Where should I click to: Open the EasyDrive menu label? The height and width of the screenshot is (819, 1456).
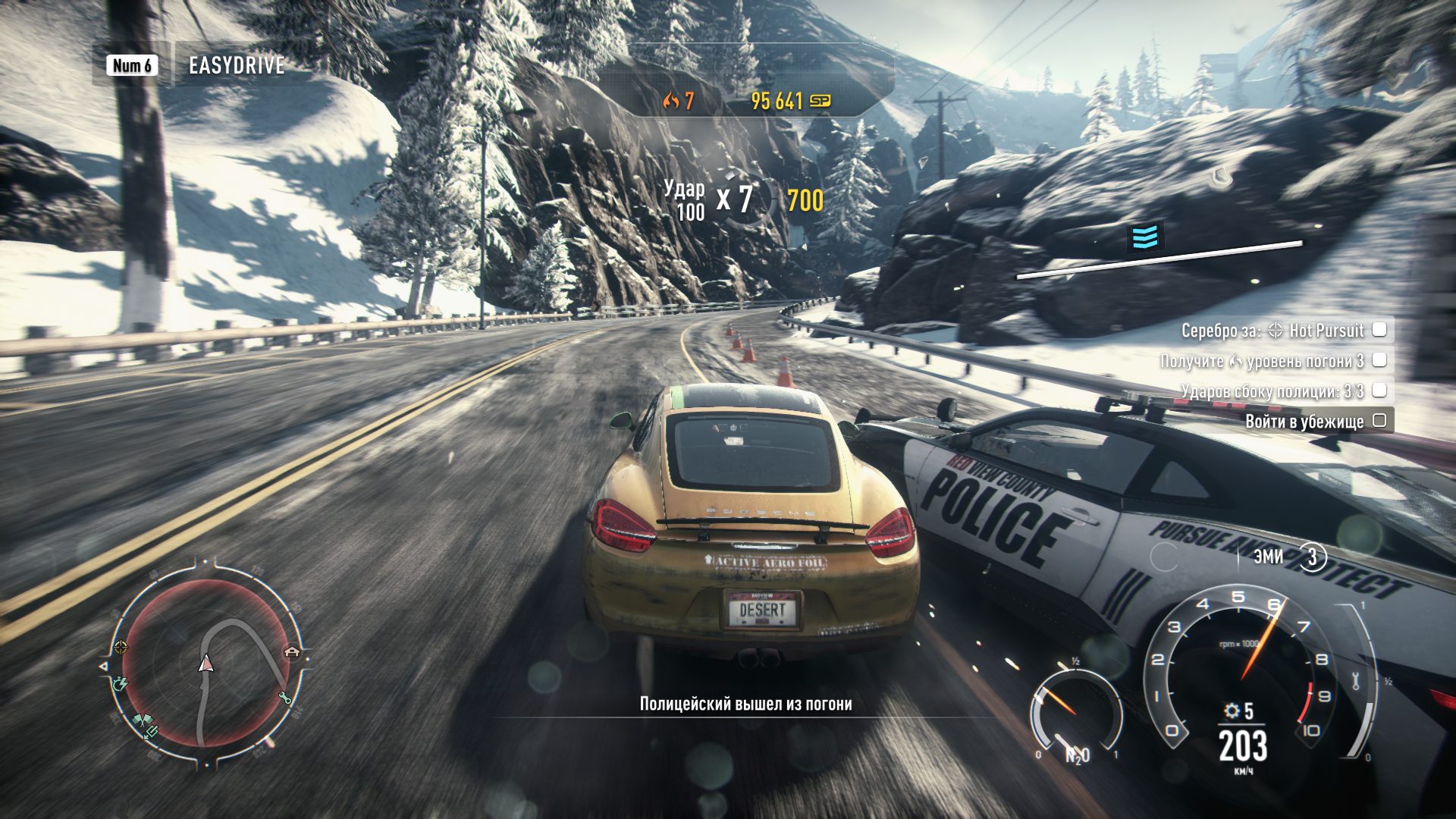tap(236, 66)
